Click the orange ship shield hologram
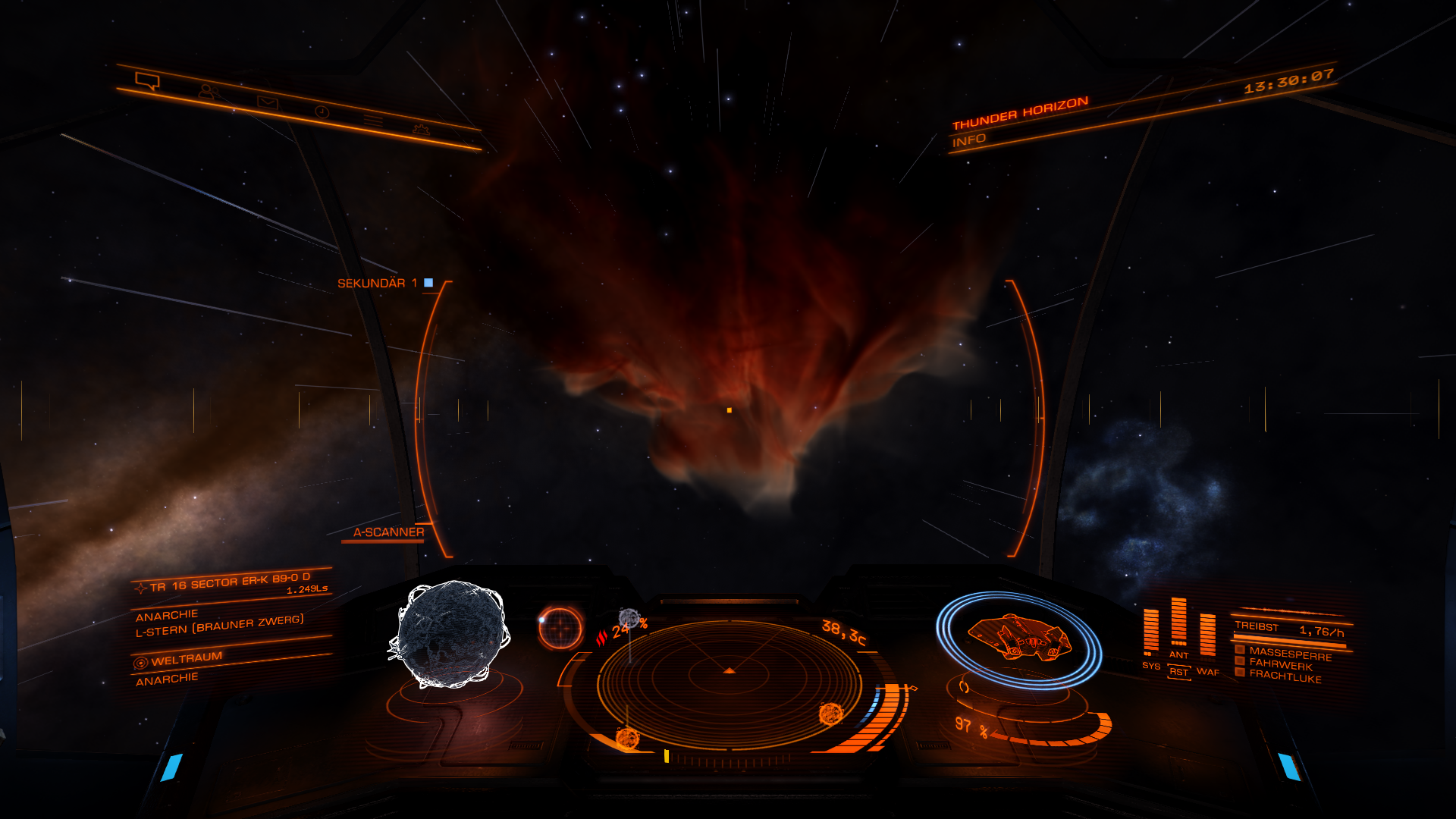This screenshot has height=819, width=1456. tap(1018, 638)
